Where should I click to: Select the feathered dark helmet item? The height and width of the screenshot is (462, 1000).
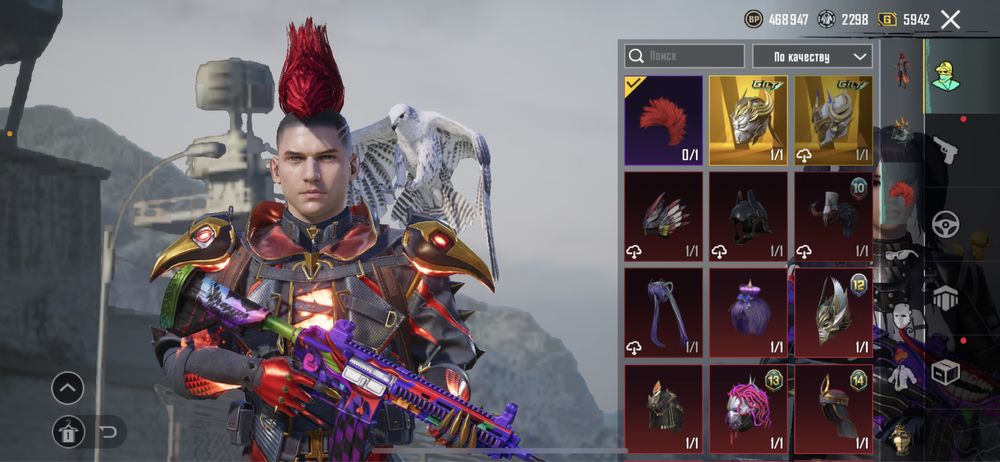[663, 216]
